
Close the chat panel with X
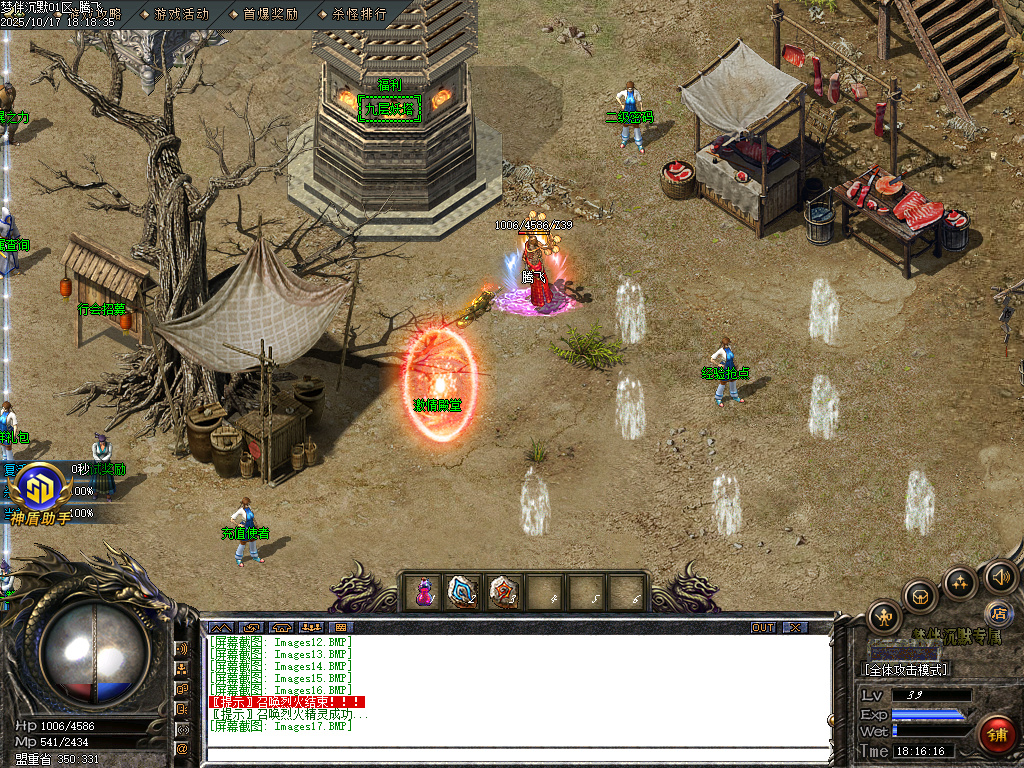pos(795,627)
